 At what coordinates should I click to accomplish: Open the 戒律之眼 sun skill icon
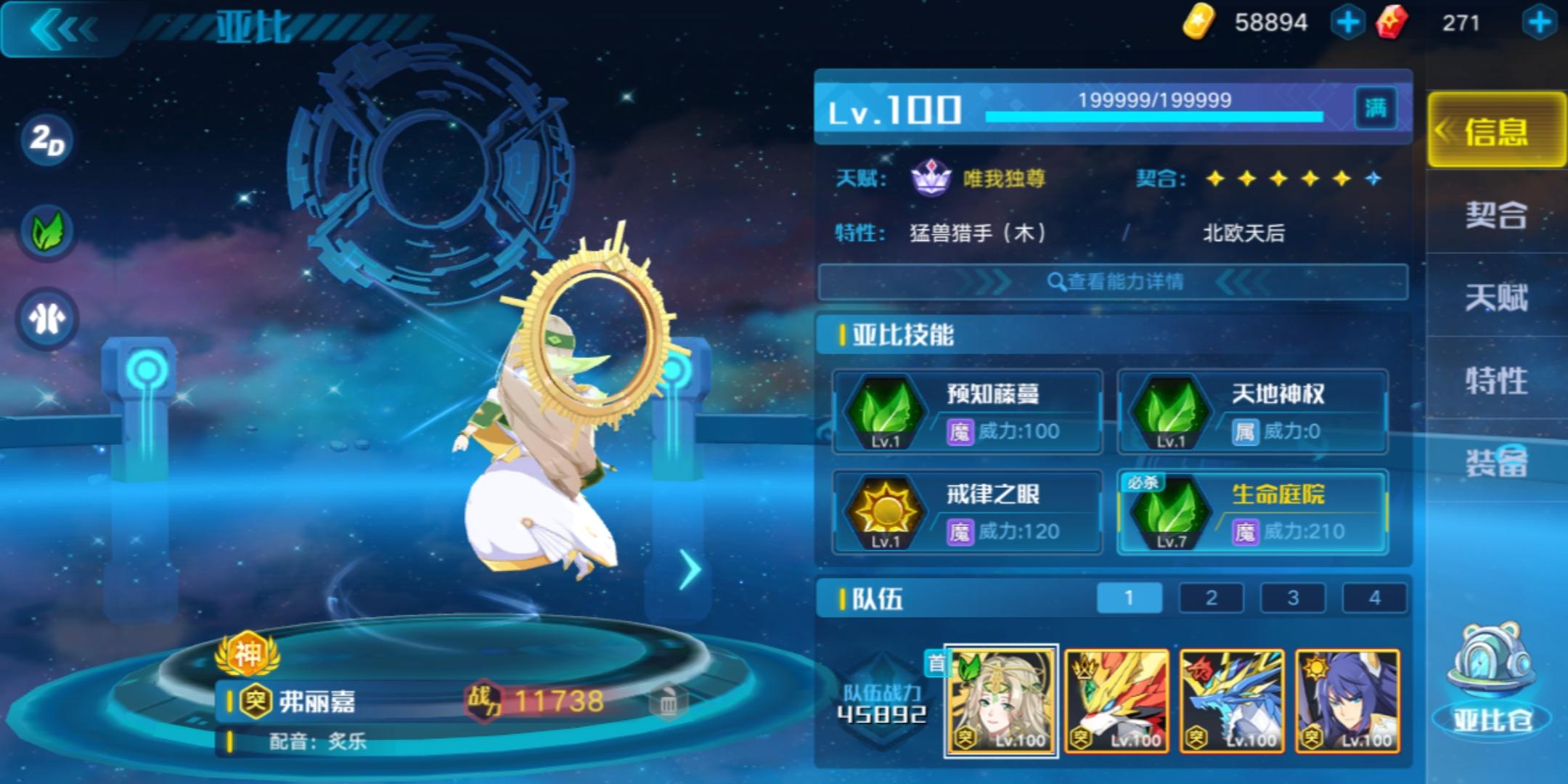click(x=886, y=512)
